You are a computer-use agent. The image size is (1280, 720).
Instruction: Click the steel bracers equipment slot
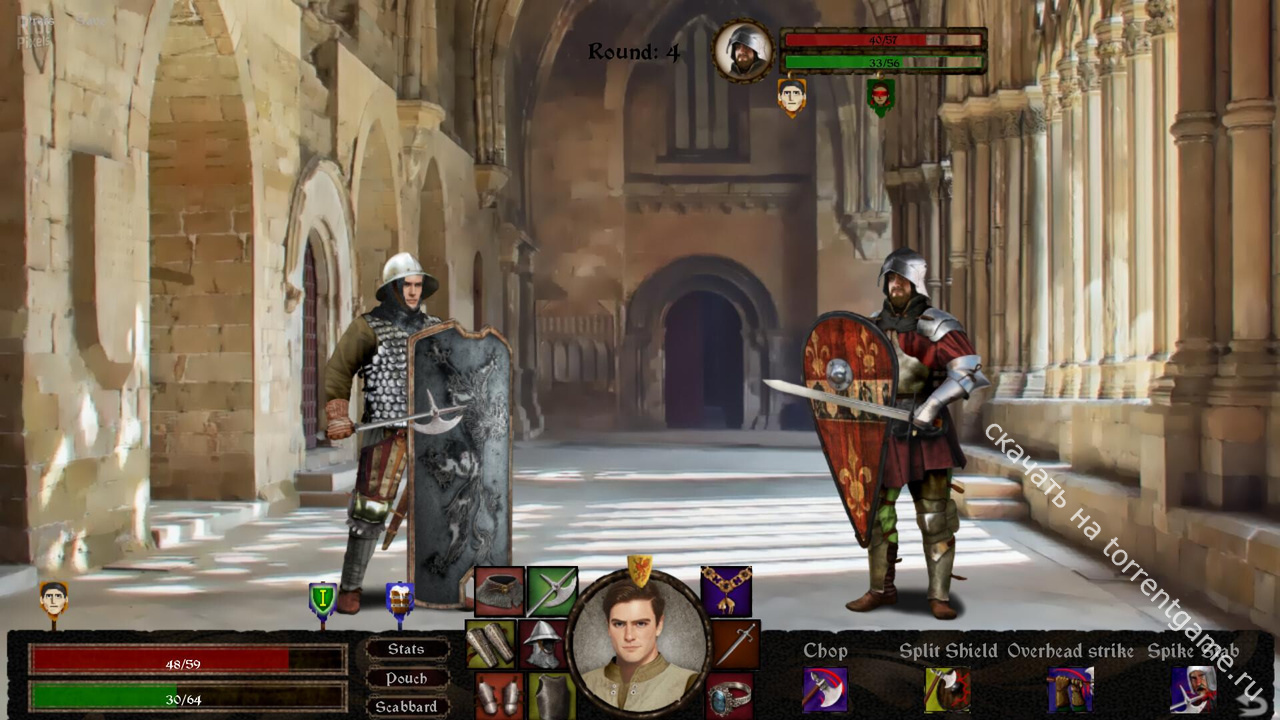(x=490, y=643)
